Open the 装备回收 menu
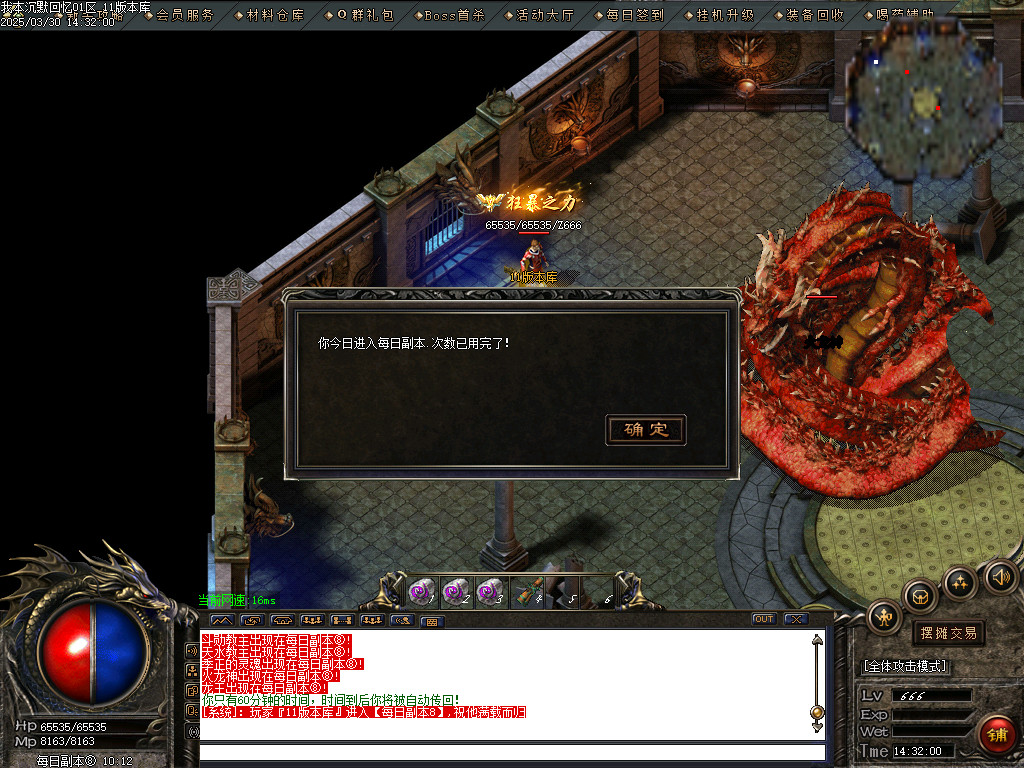This screenshot has height=768, width=1024. pyautogui.click(x=814, y=15)
